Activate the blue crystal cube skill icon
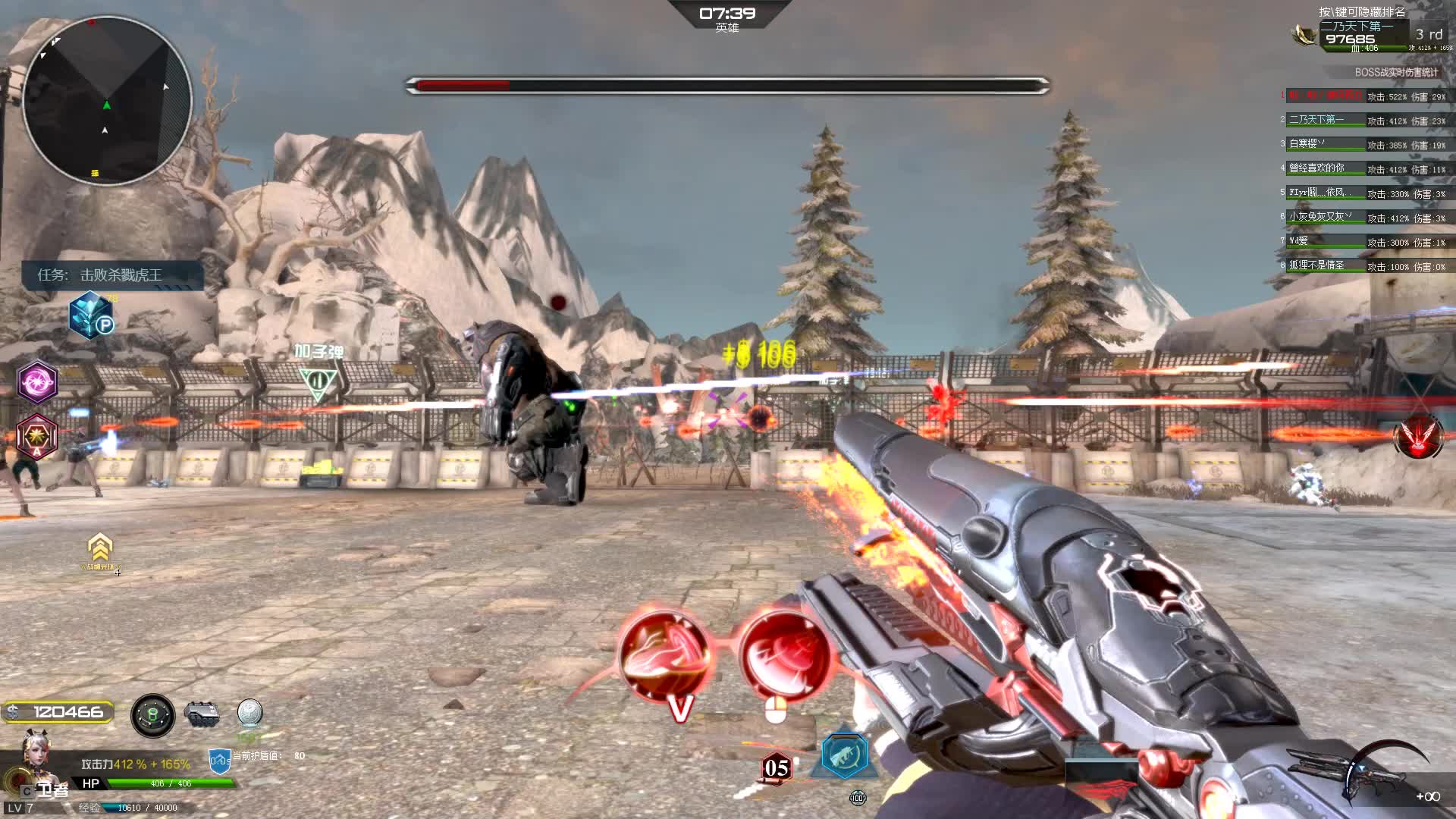The image size is (1456, 819). click(91, 315)
